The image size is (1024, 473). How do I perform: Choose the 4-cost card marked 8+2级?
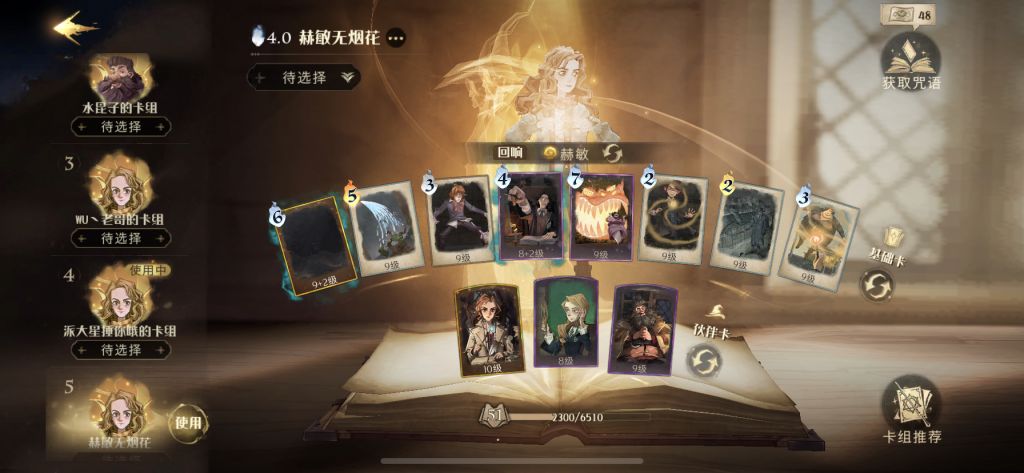pos(530,217)
